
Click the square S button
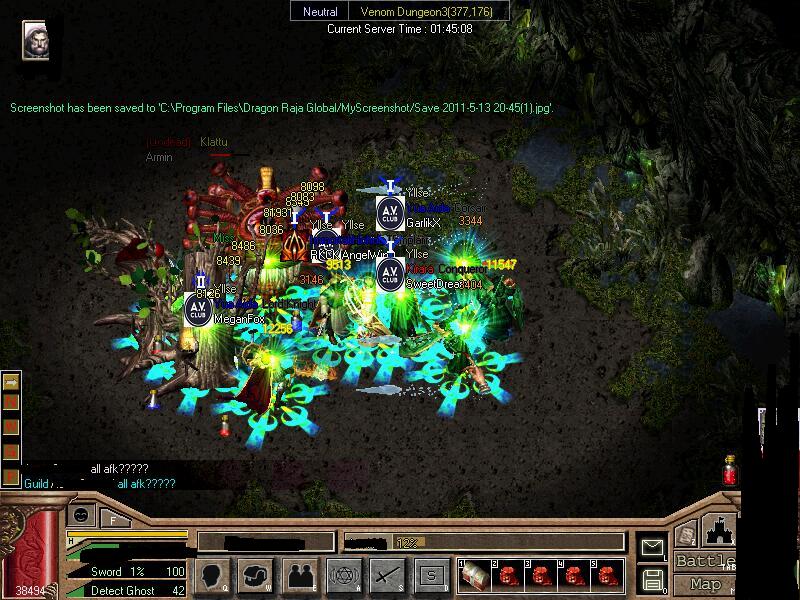click(x=431, y=575)
